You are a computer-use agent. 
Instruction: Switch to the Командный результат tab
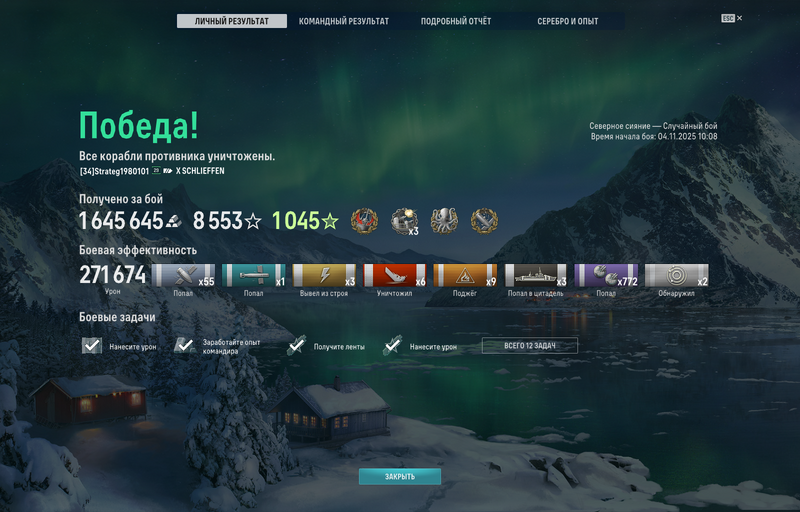click(x=343, y=21)
